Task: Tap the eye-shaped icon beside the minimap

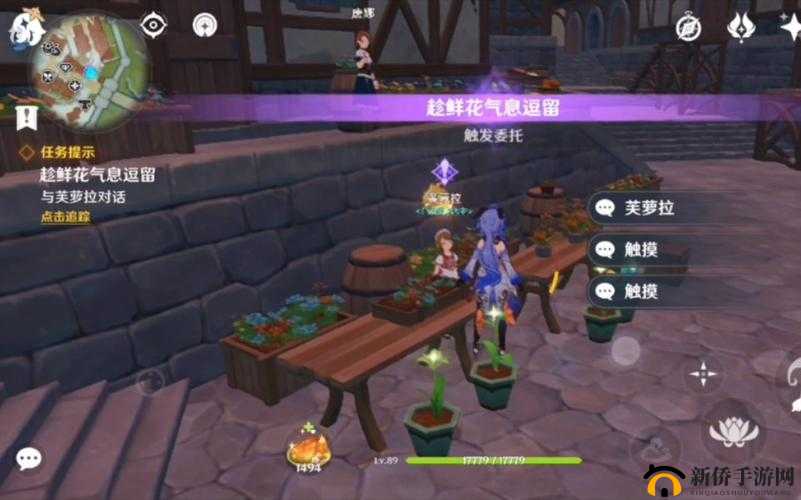Action: (x=153, y=25)
